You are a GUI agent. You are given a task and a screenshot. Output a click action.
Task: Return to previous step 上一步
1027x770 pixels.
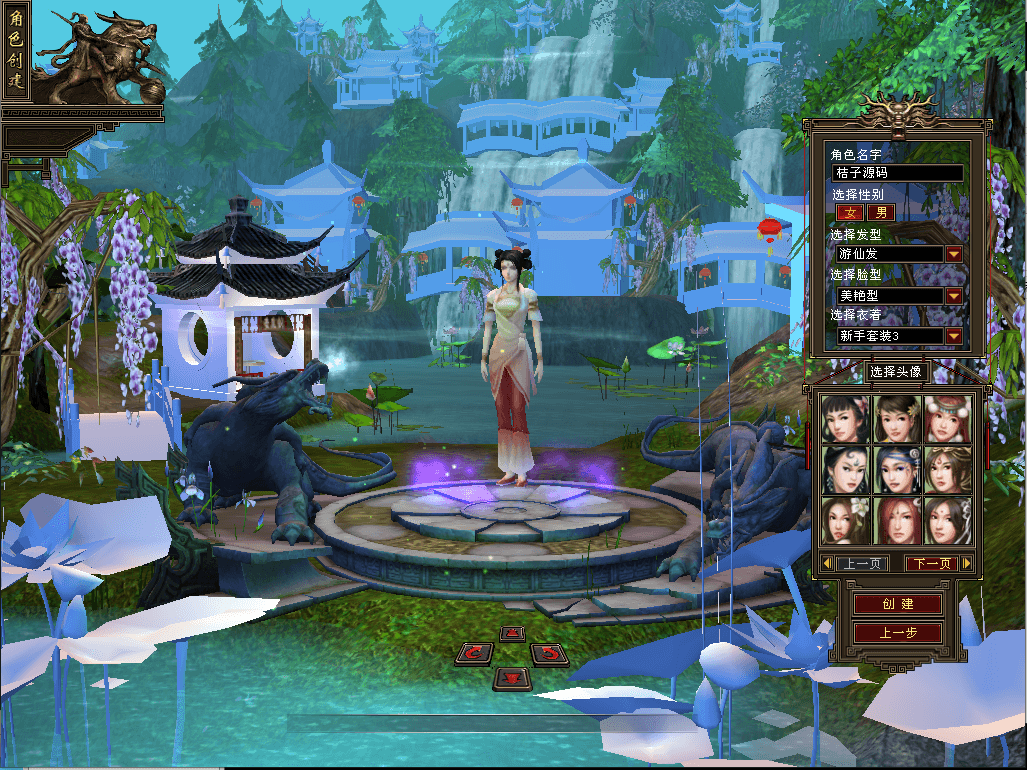point(897,633)
